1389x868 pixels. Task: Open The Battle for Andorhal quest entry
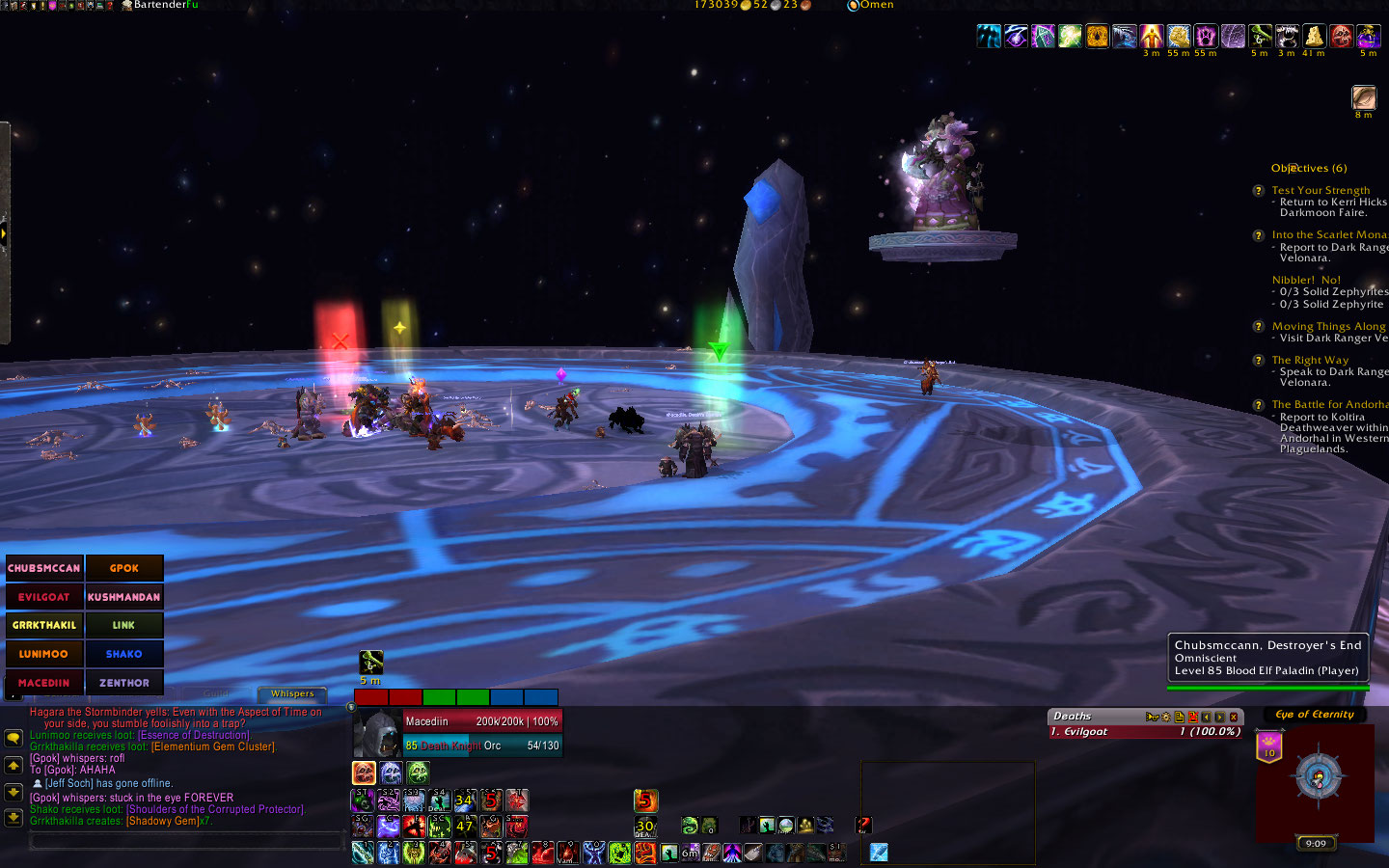point(1329,404)
